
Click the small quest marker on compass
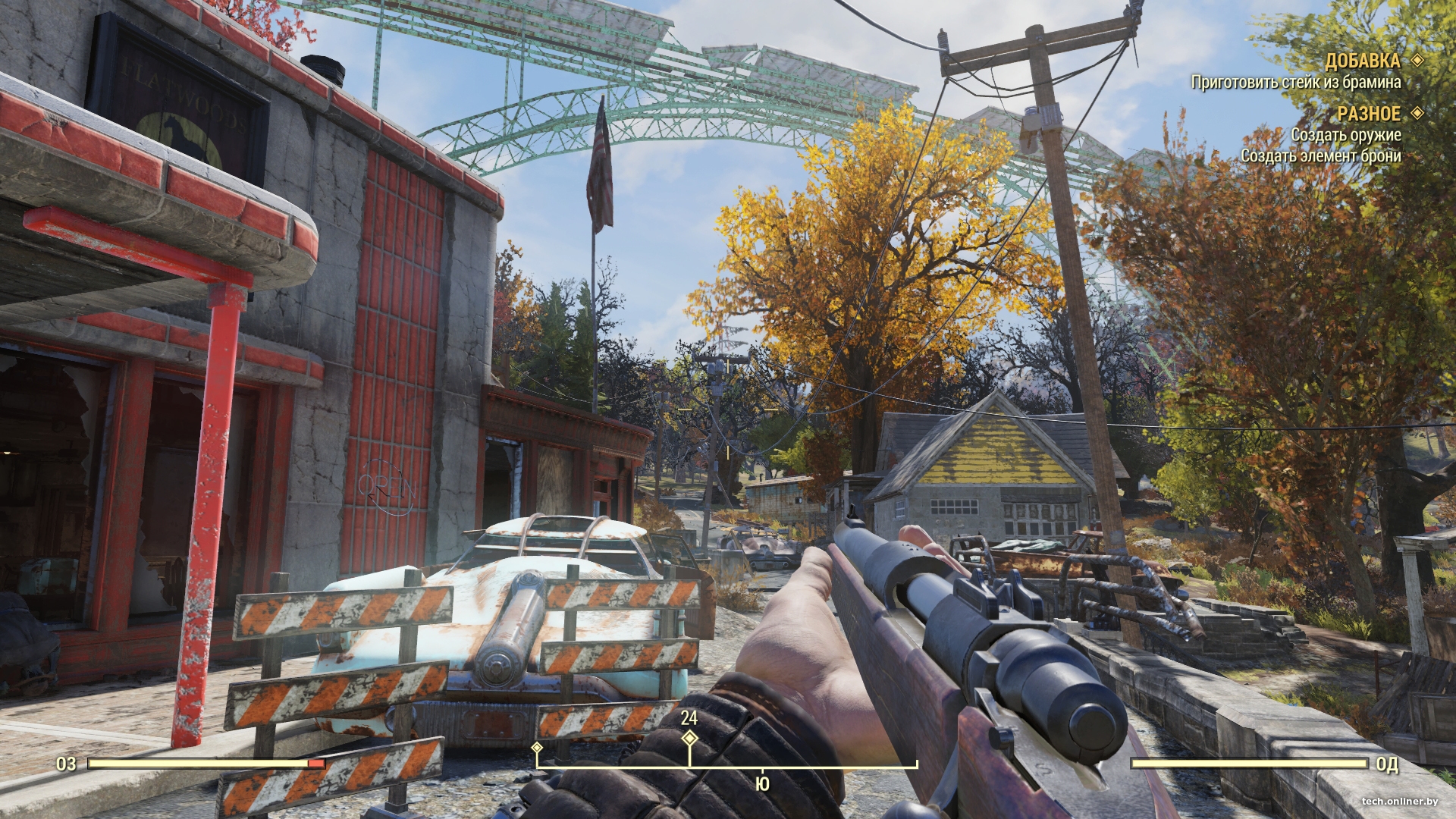537,748
